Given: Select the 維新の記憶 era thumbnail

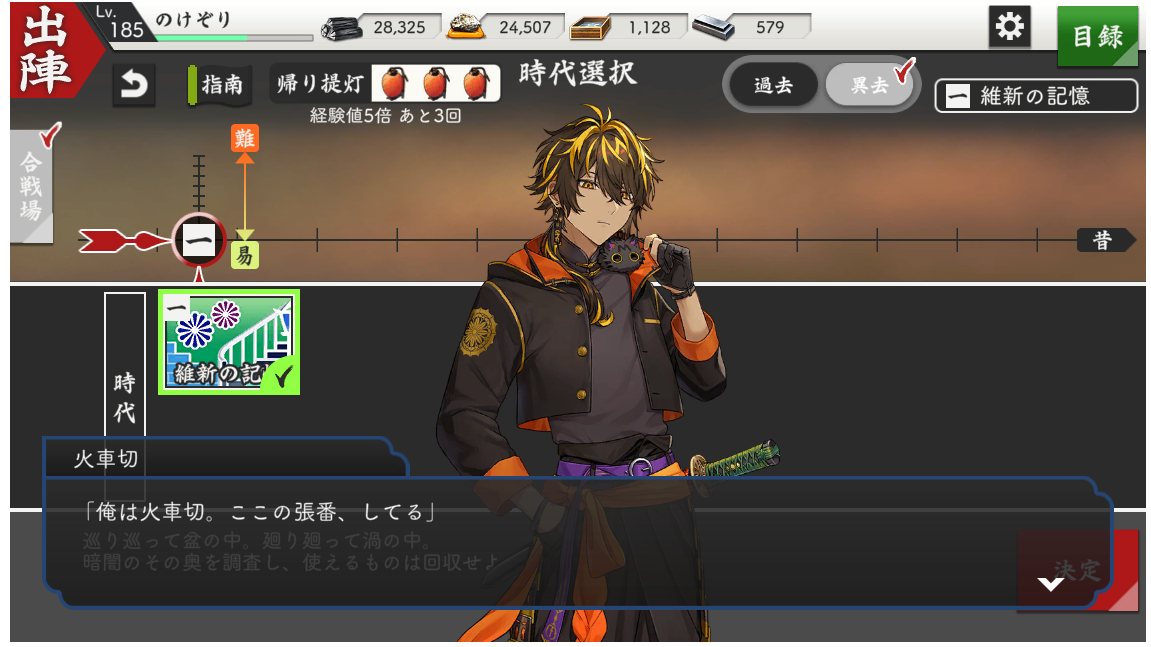Looking at the screenshot, I should click(x=229, y=342).
